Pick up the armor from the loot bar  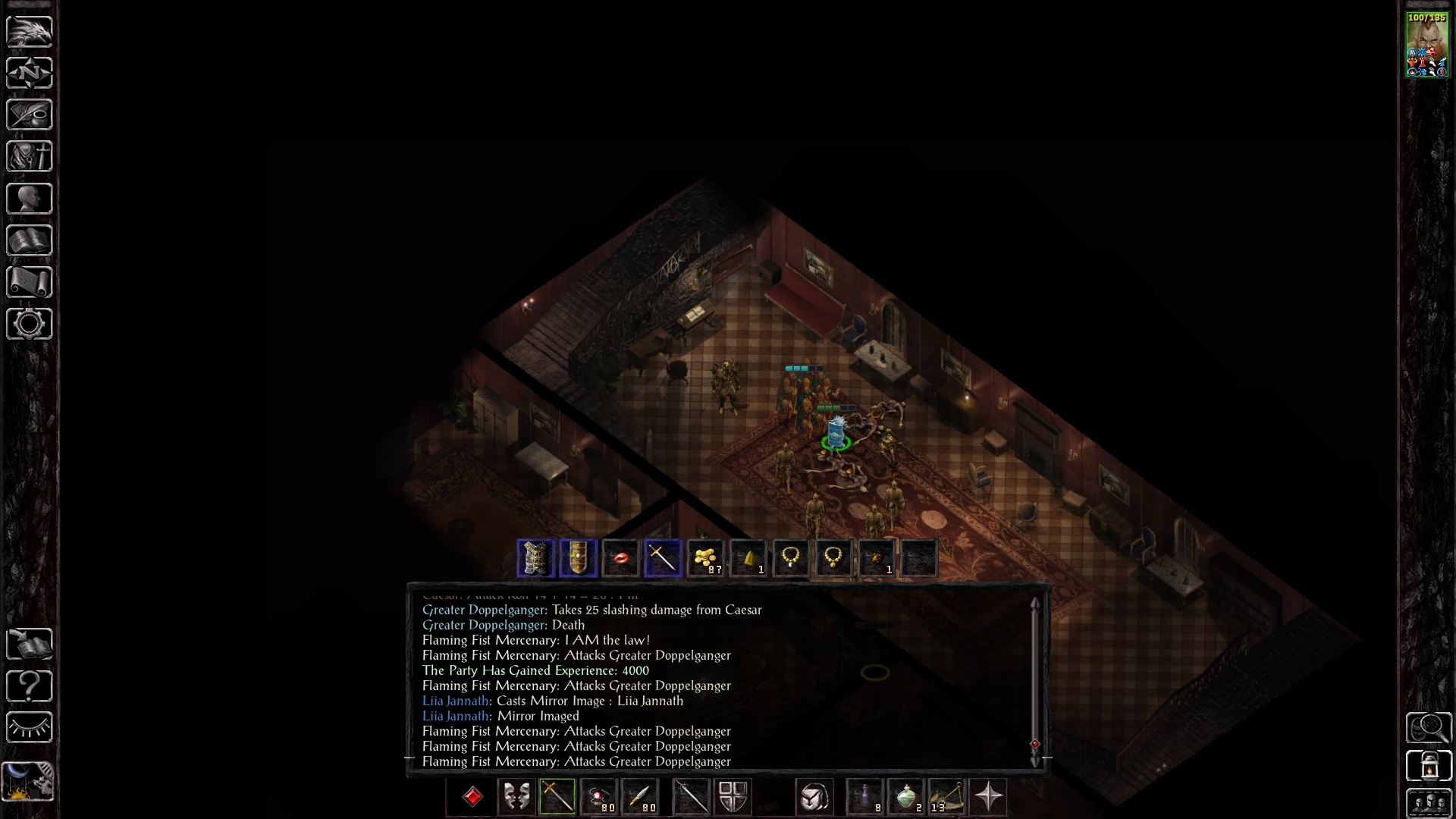coord(535,559)
